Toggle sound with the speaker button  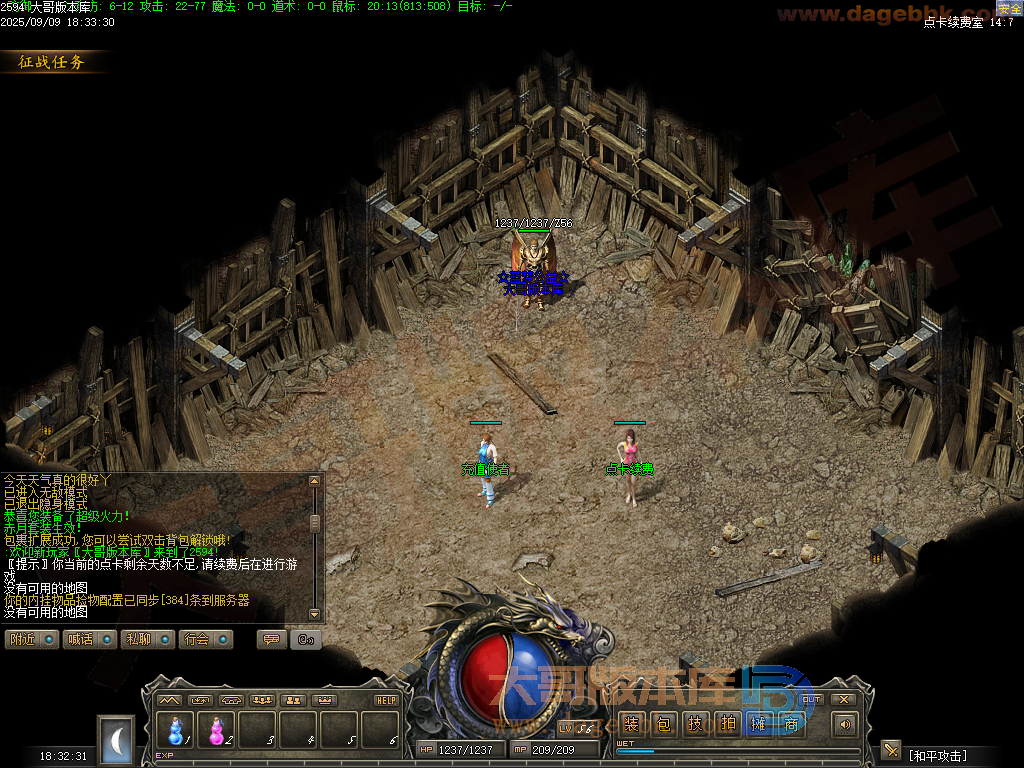pyautogui.click(x=846, y=725)
